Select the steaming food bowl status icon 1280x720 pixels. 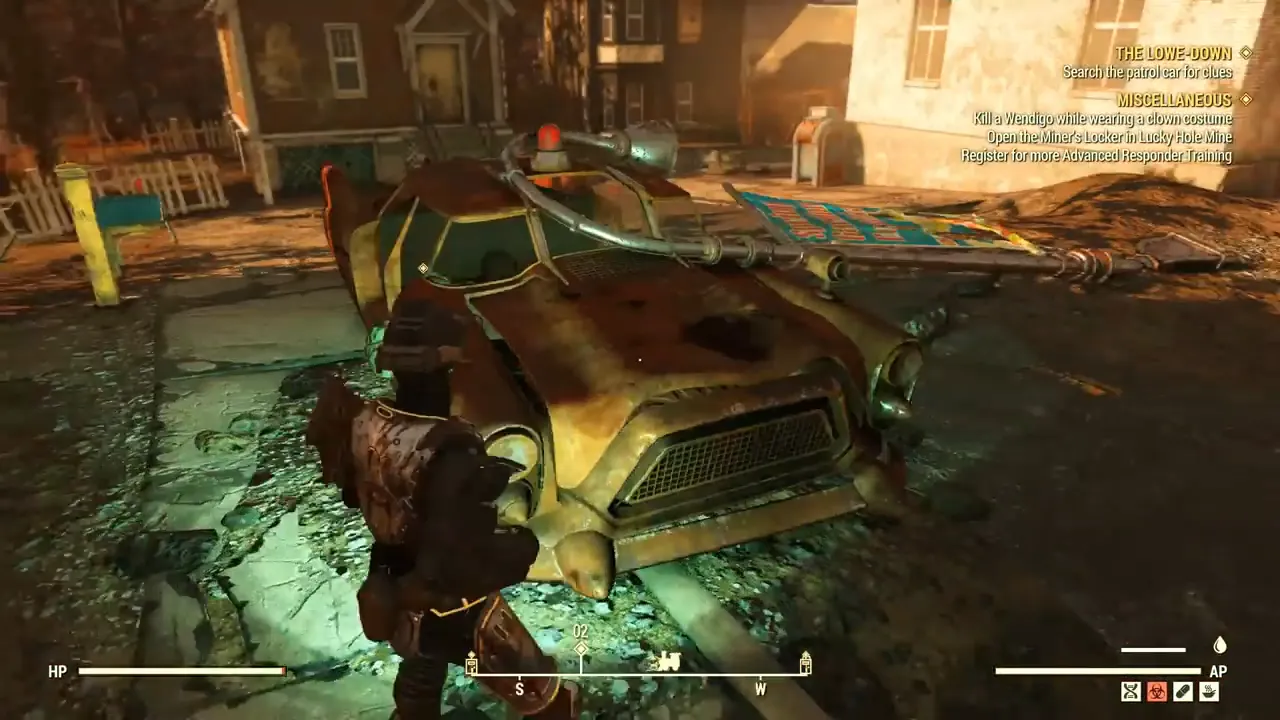pos(1209,691)
